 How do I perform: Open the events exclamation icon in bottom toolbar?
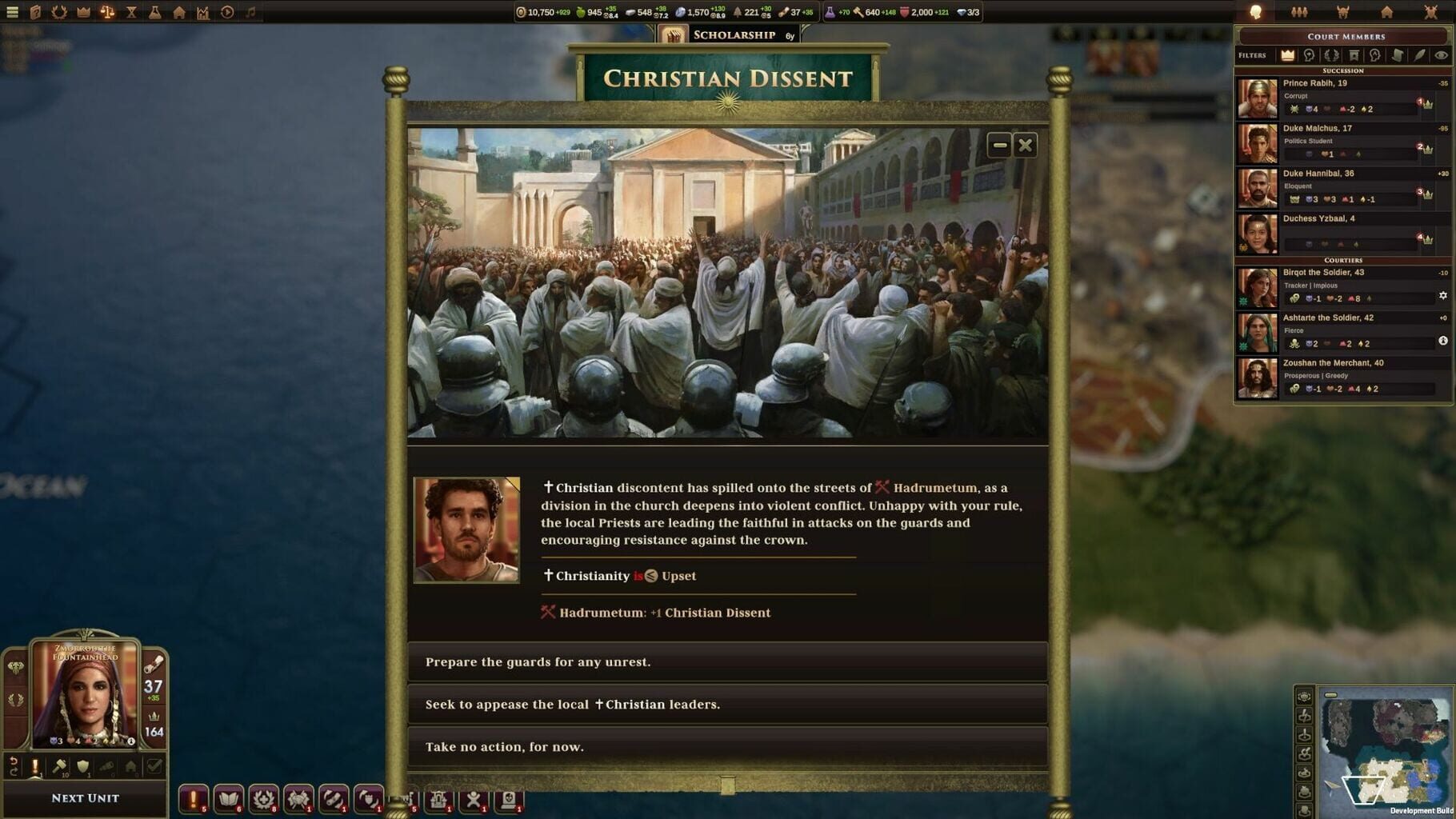click(193, 797)
